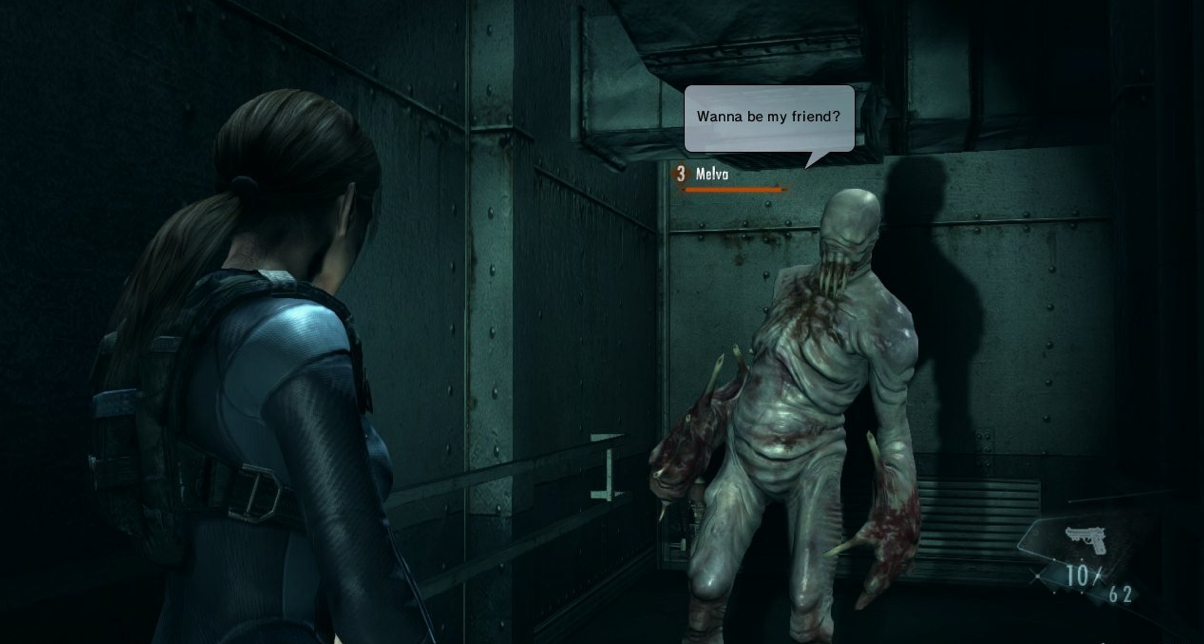The height and width of the screenshot is (644, 1204).
Task: Select the pistol weapon icon
Action: tap(1084, 543)
